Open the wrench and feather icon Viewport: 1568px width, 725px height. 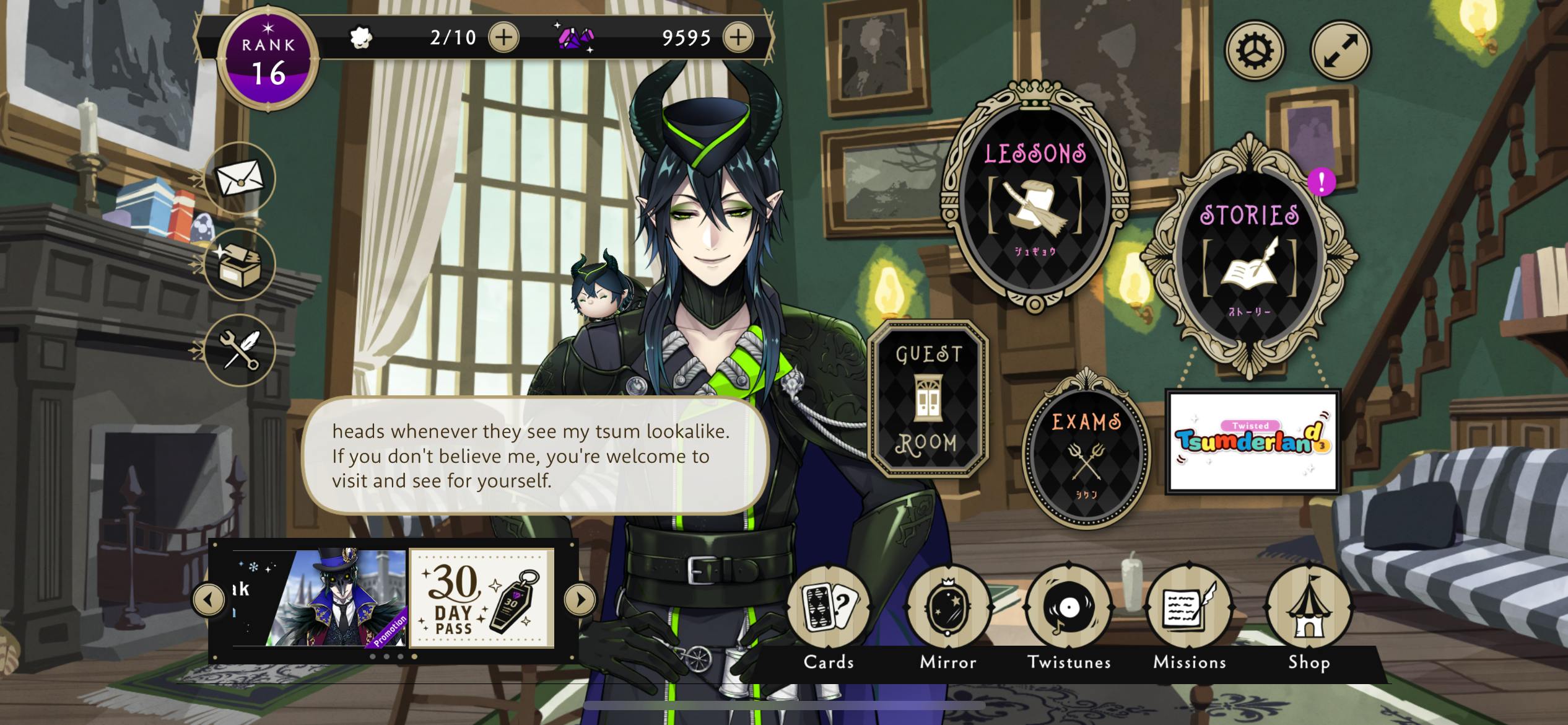[240, 350]
